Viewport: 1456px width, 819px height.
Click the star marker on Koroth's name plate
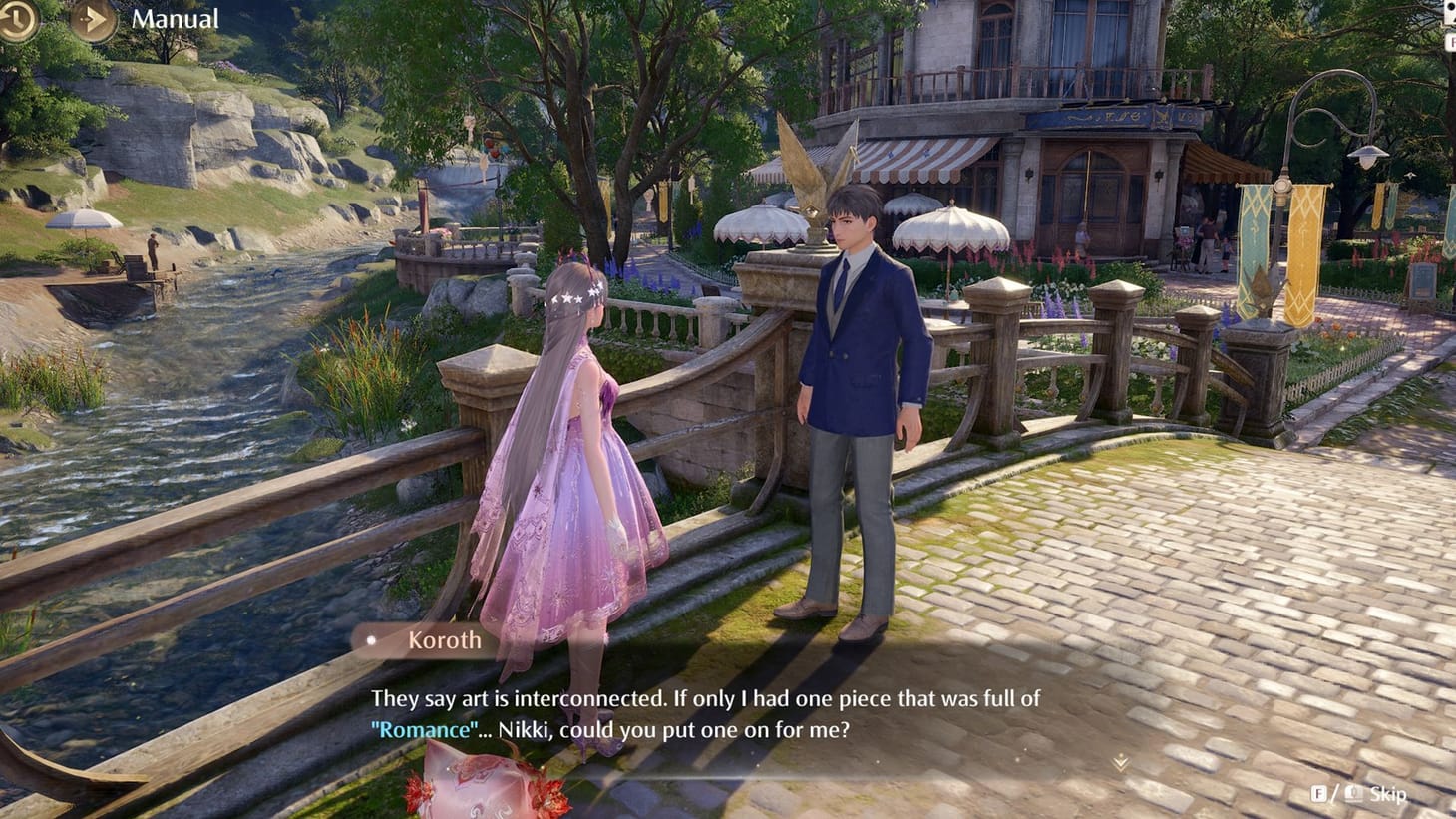[x=370, y=641]
